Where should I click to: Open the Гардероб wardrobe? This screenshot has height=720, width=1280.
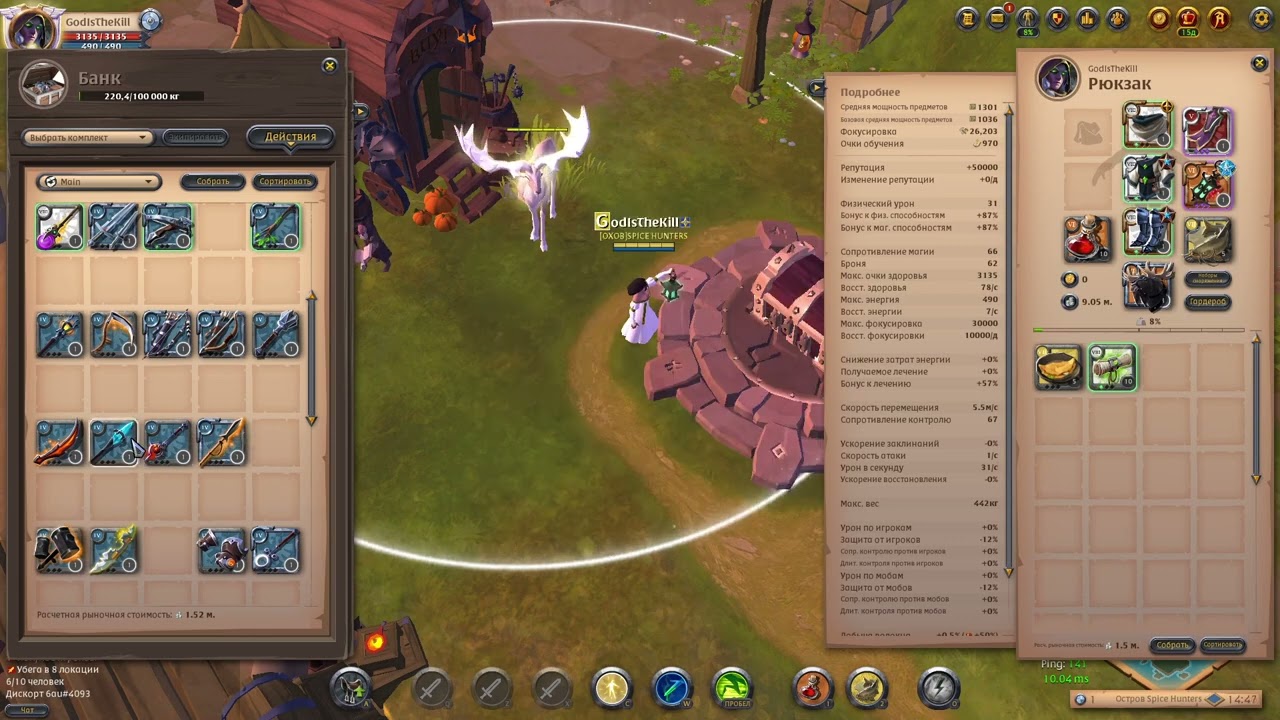tap(1208, 301)
